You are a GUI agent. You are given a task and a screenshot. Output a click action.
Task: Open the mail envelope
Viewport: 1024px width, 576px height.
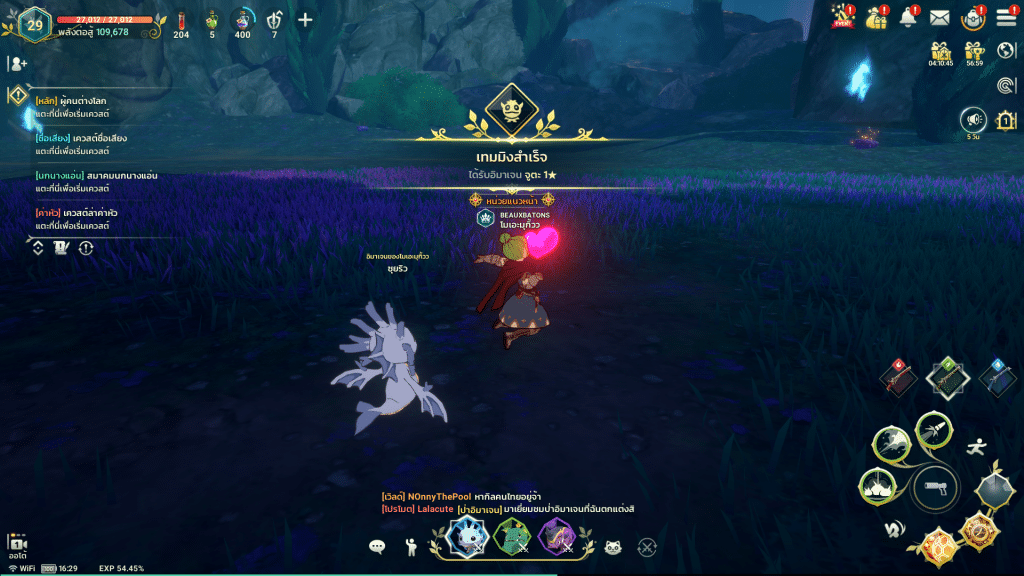[939, 17]
